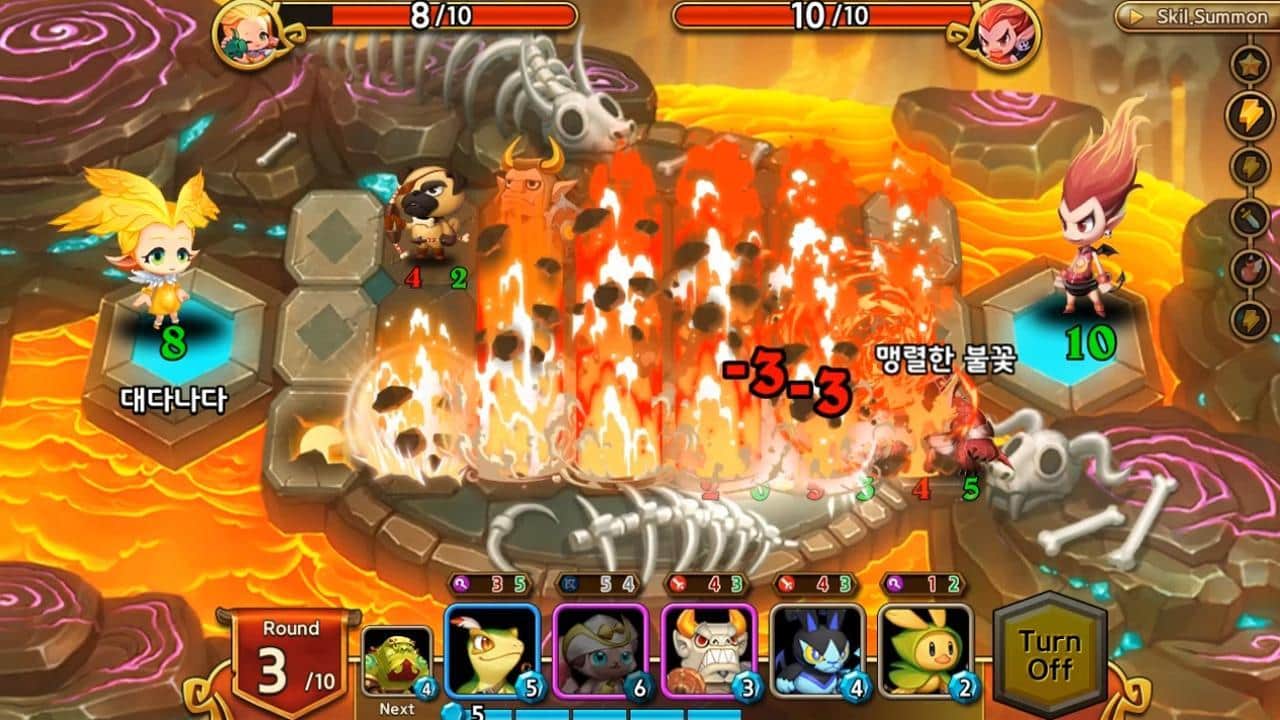Screen dimensions: 1280x720
Task: Select the frog lizard card costing 5
Action: click(x=492, y=651)
